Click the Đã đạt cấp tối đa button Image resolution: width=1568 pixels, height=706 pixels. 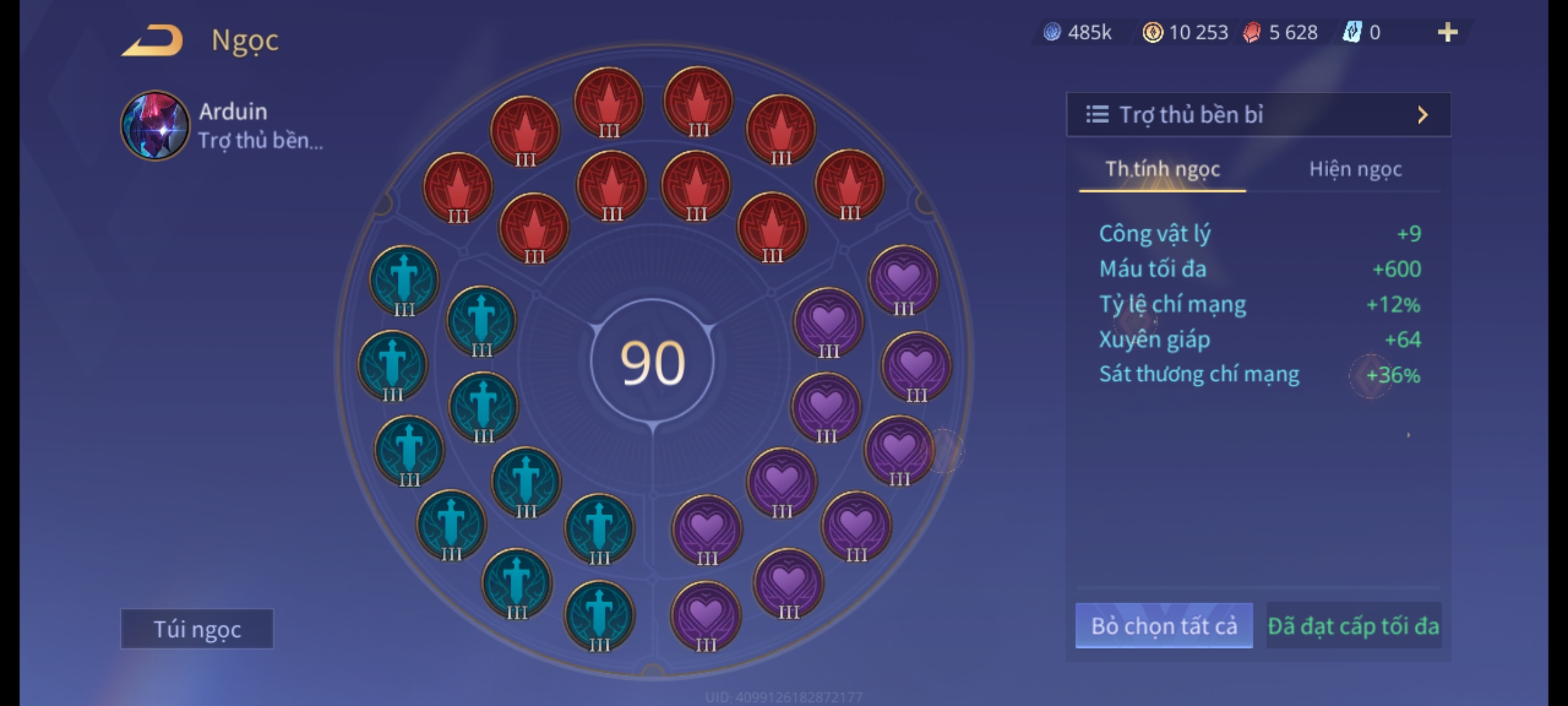pyautogui.click(x=1353, y=626)
